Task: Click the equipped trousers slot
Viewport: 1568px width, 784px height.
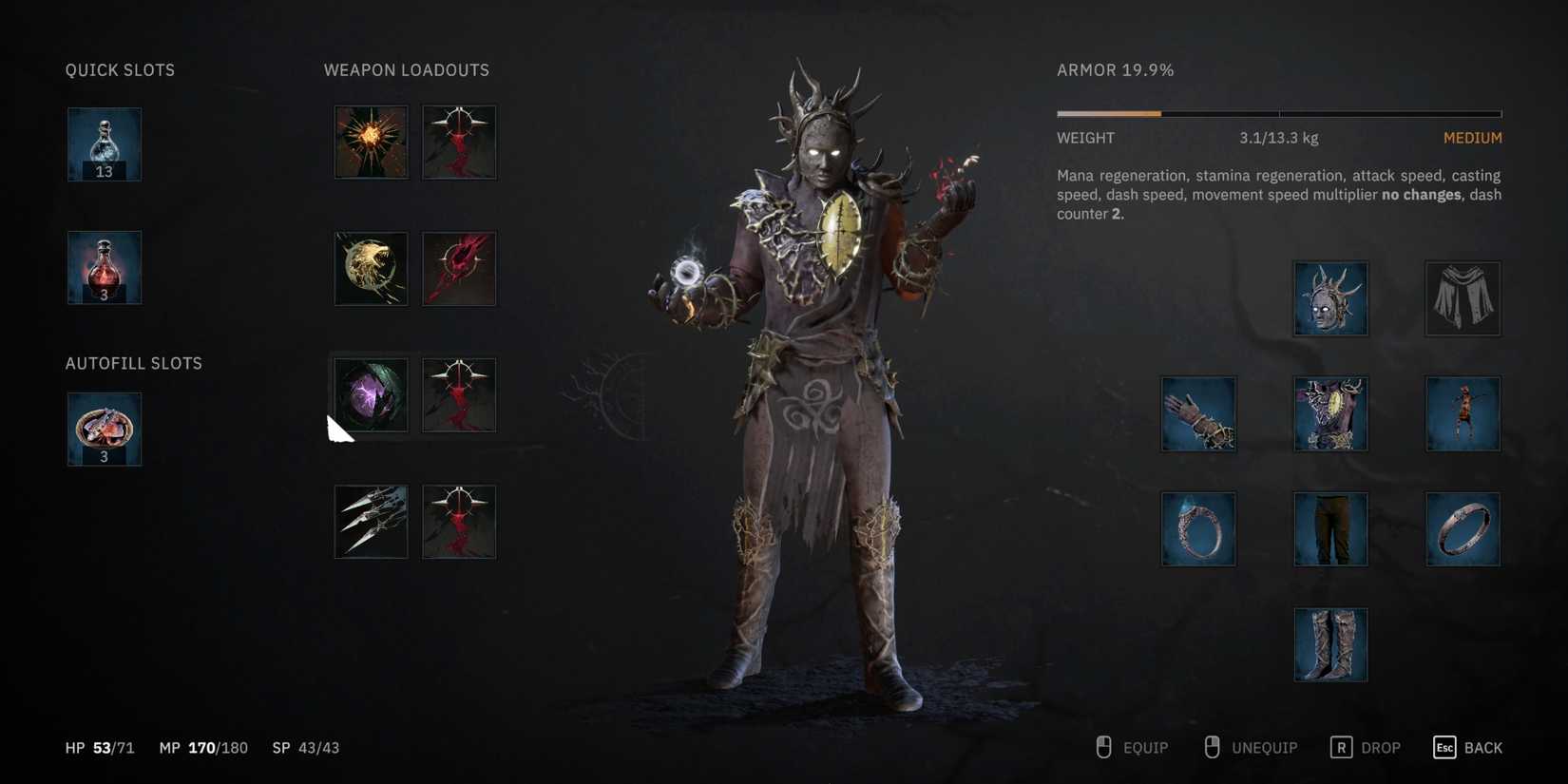Action: 1329,529
